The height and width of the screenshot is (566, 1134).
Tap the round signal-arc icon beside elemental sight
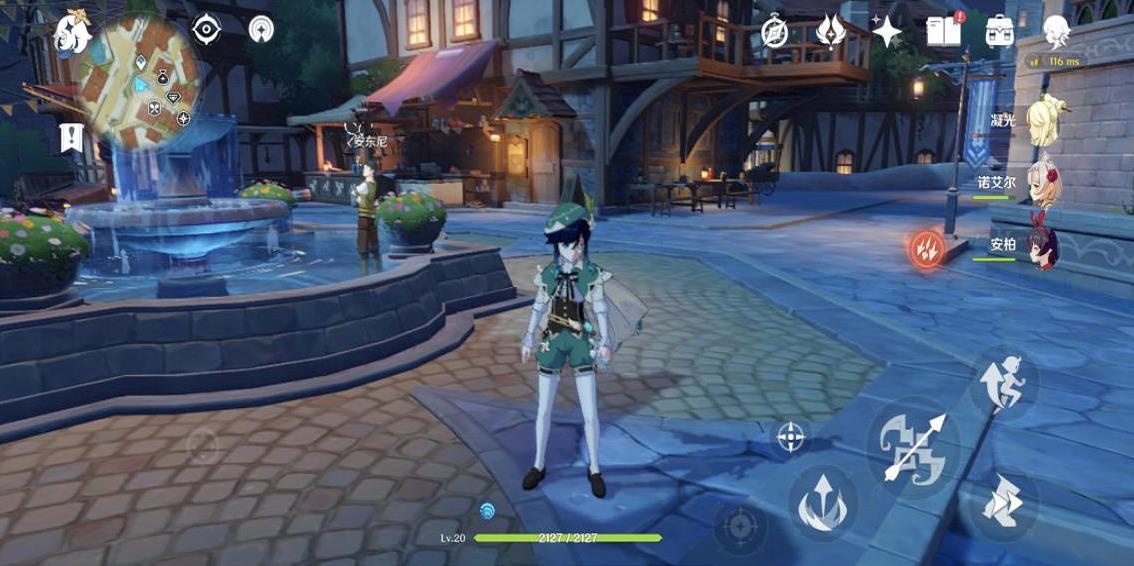click(261, 29)
